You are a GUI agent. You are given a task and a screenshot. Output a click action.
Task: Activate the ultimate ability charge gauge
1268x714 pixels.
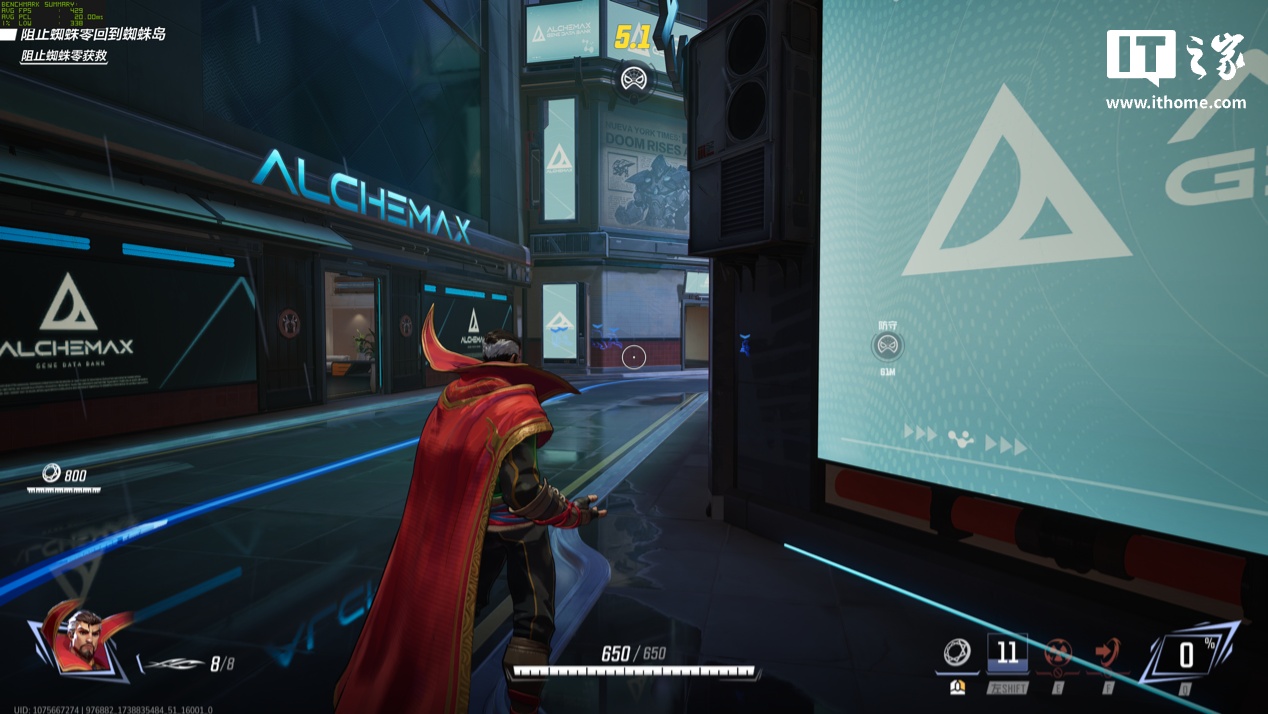1185,655
